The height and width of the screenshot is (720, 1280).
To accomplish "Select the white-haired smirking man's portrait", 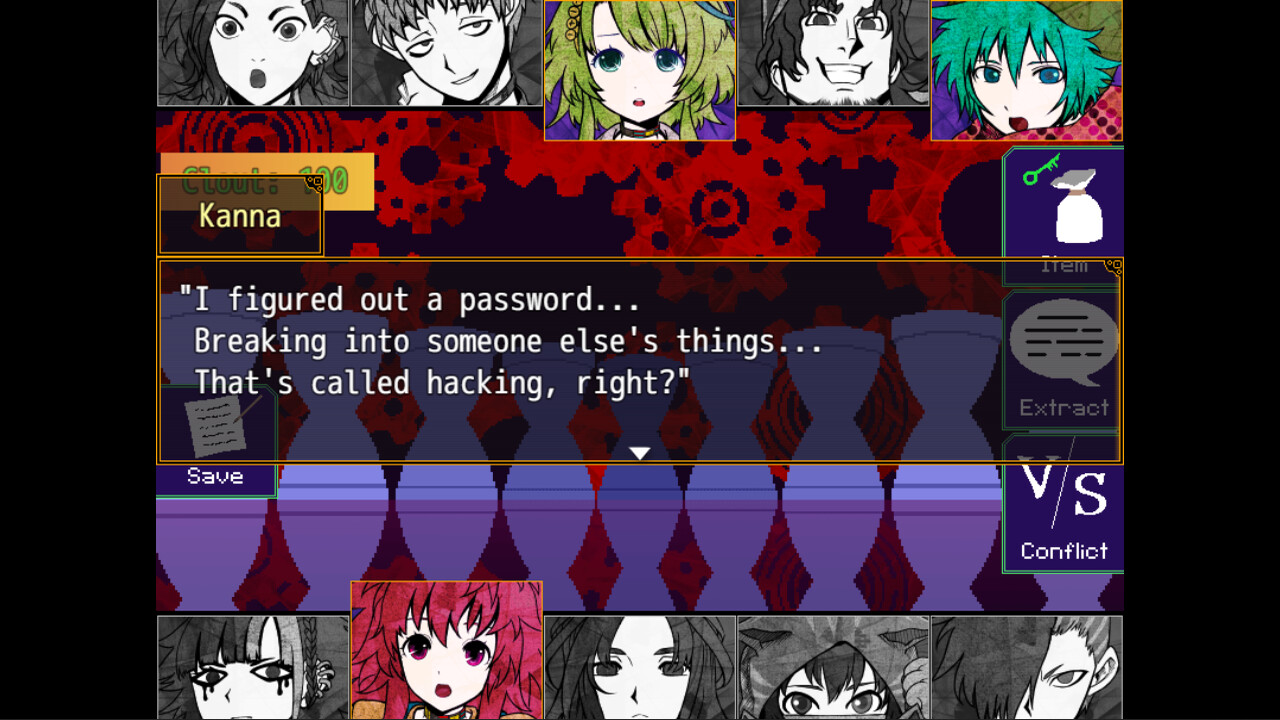I will coord(446,53).
